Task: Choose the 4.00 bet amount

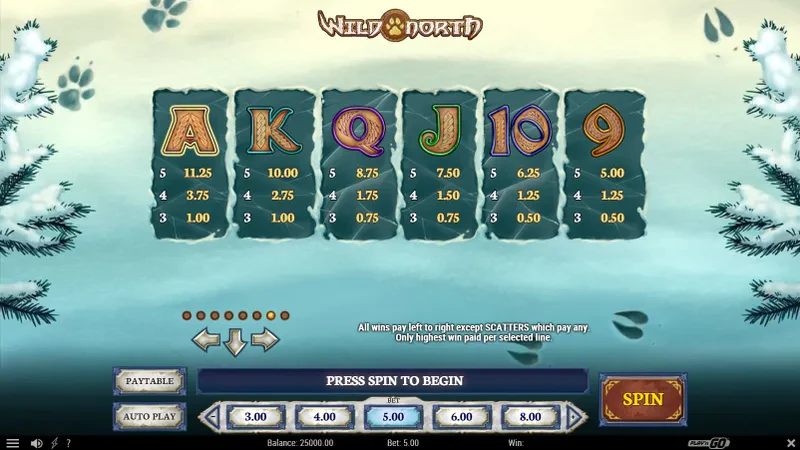Action: [x=324, y=416]
